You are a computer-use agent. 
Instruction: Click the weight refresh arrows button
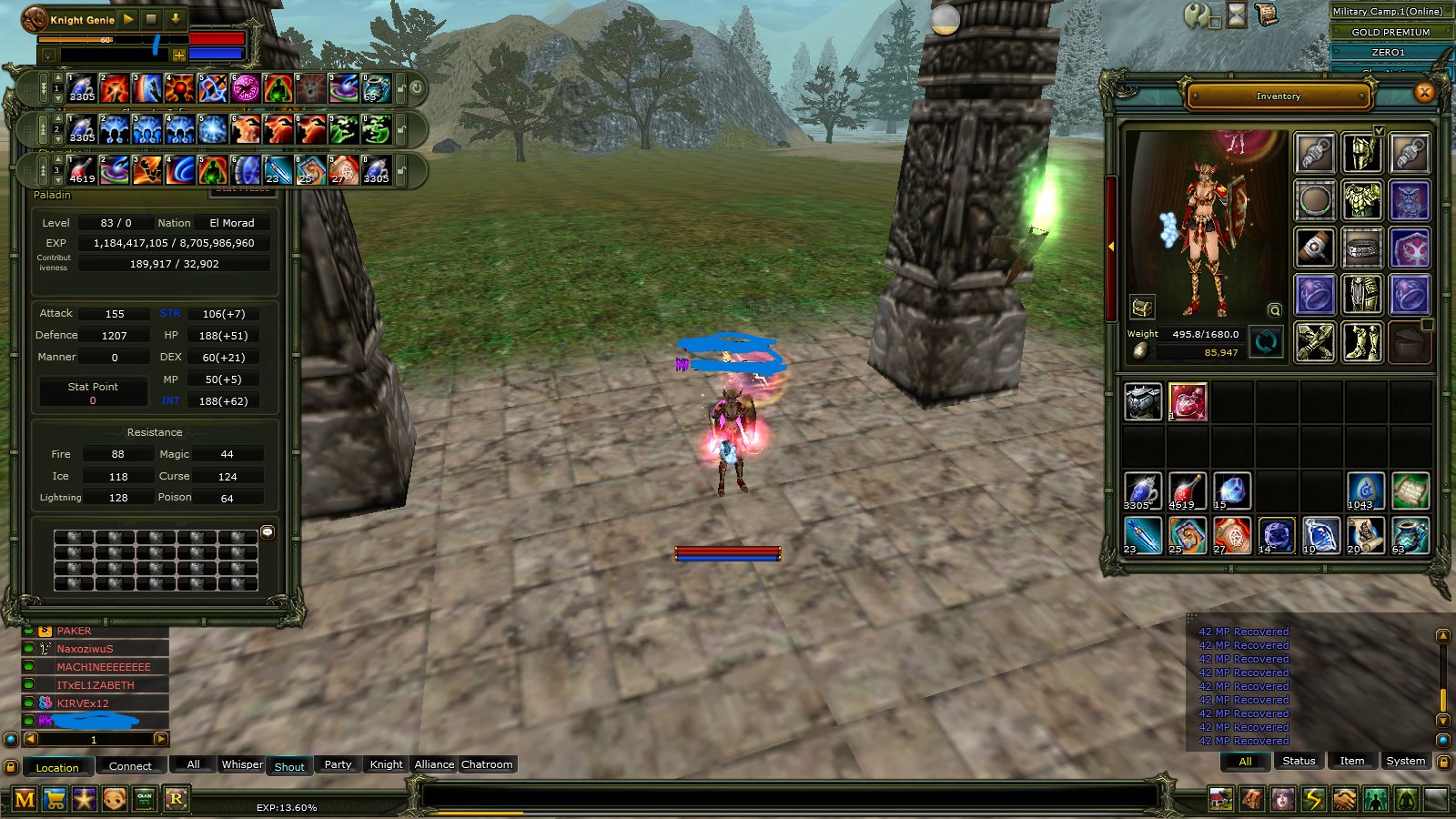tap(1265, 342)
